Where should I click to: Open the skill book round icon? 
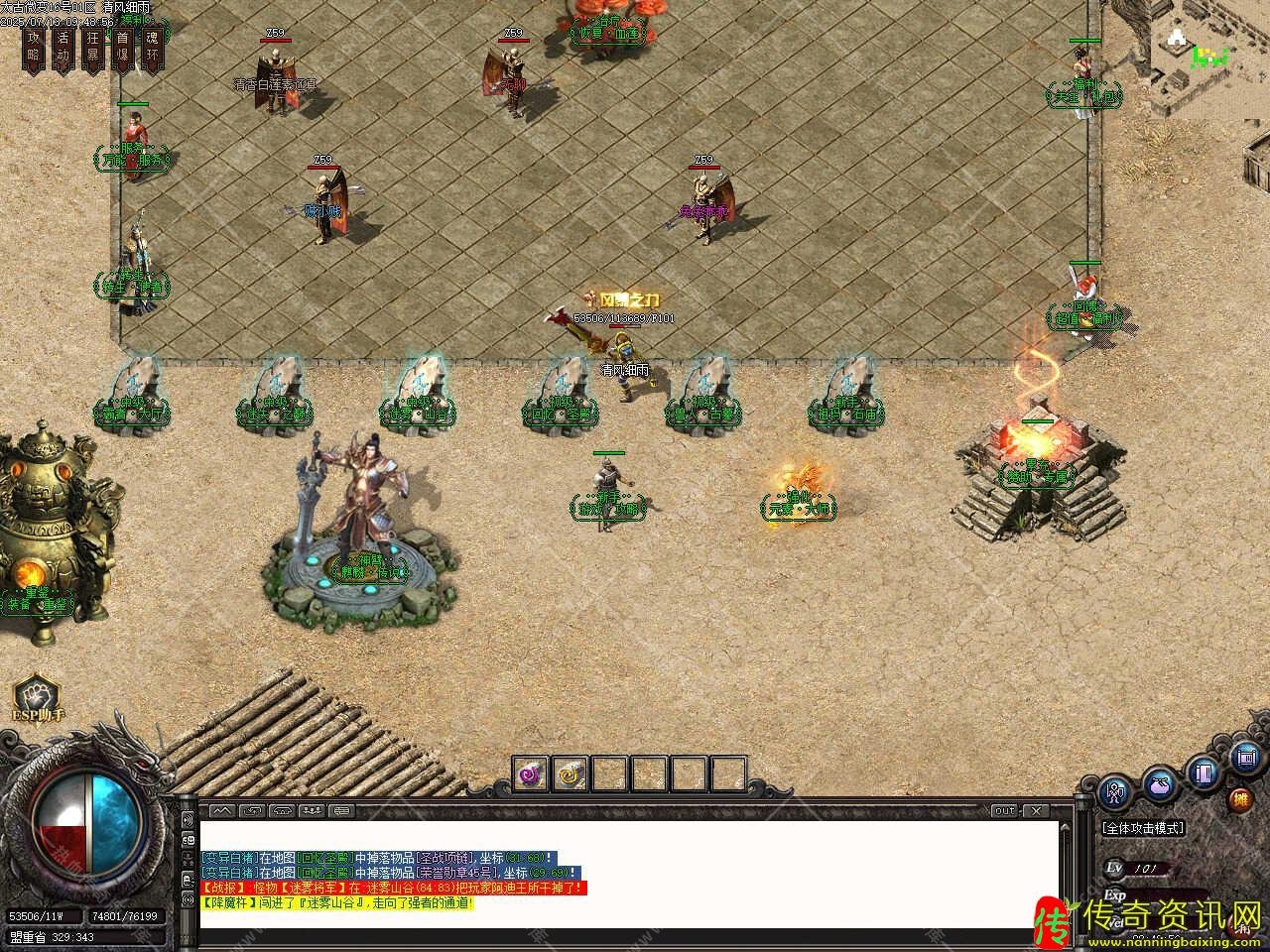(x=1205, y=772)
